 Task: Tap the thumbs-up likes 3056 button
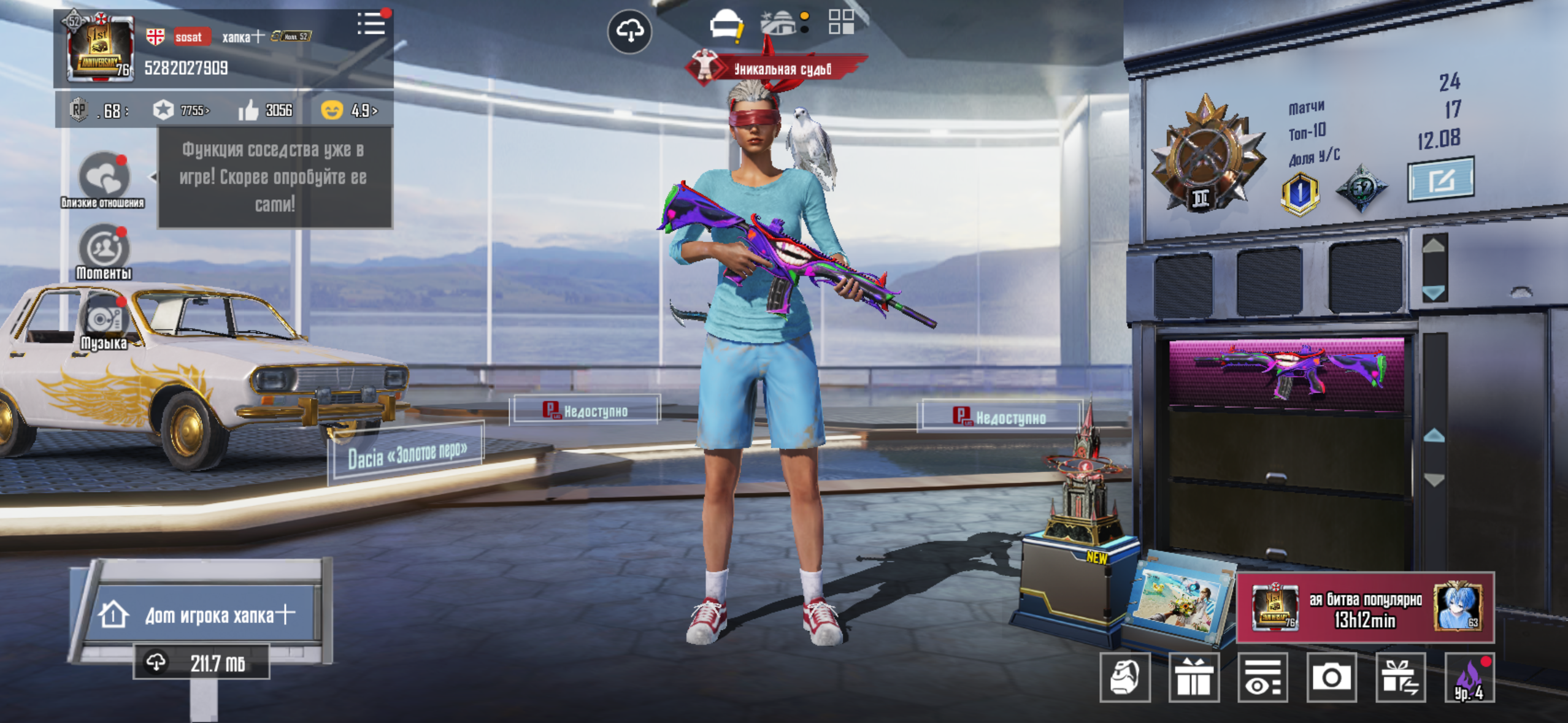265,110
